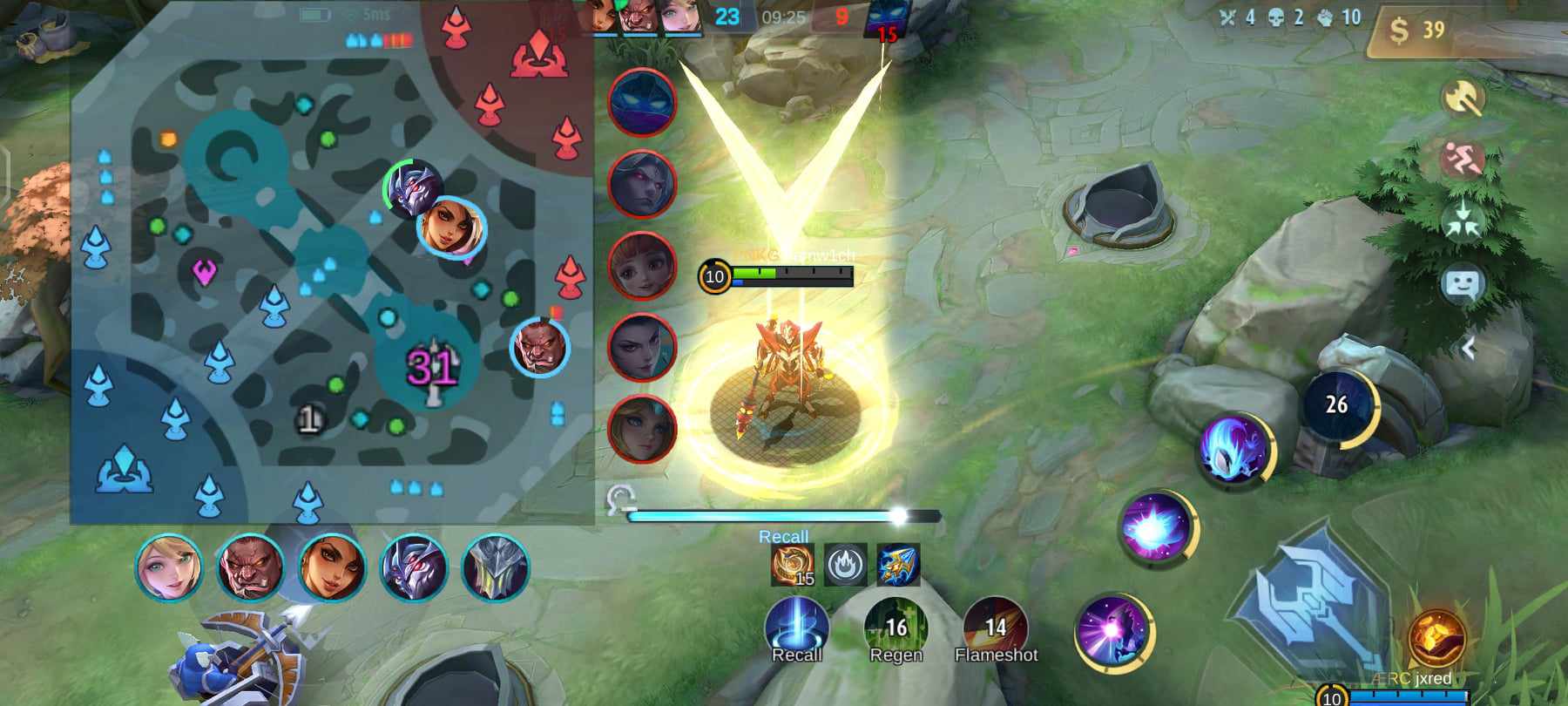Open the battle equipment axe icon
Screen dimensions: 1568x706
pyautogui.click(x=1463, y=96)
